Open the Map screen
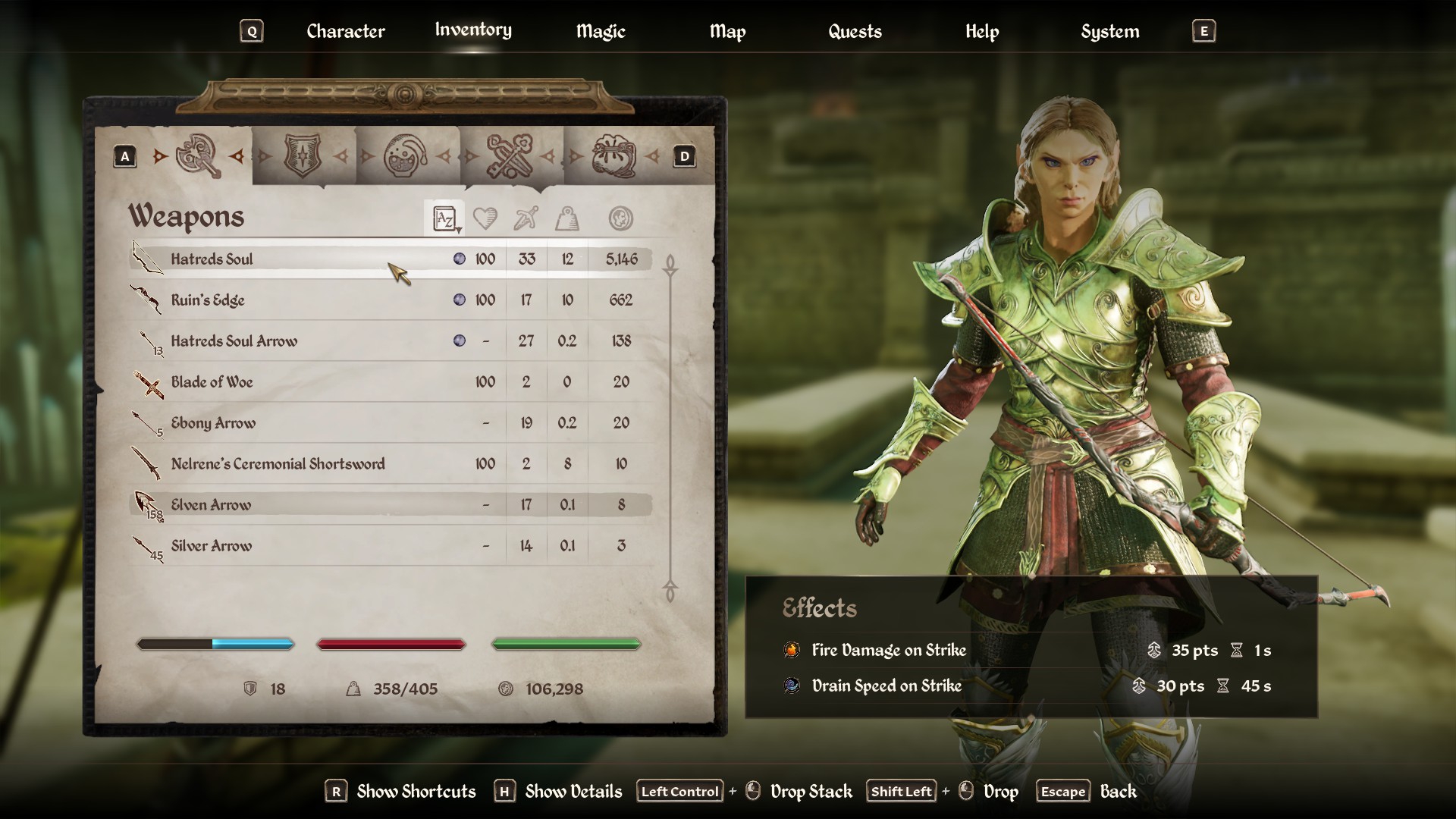Screen dimensions: 1456x819 [727, 31]
